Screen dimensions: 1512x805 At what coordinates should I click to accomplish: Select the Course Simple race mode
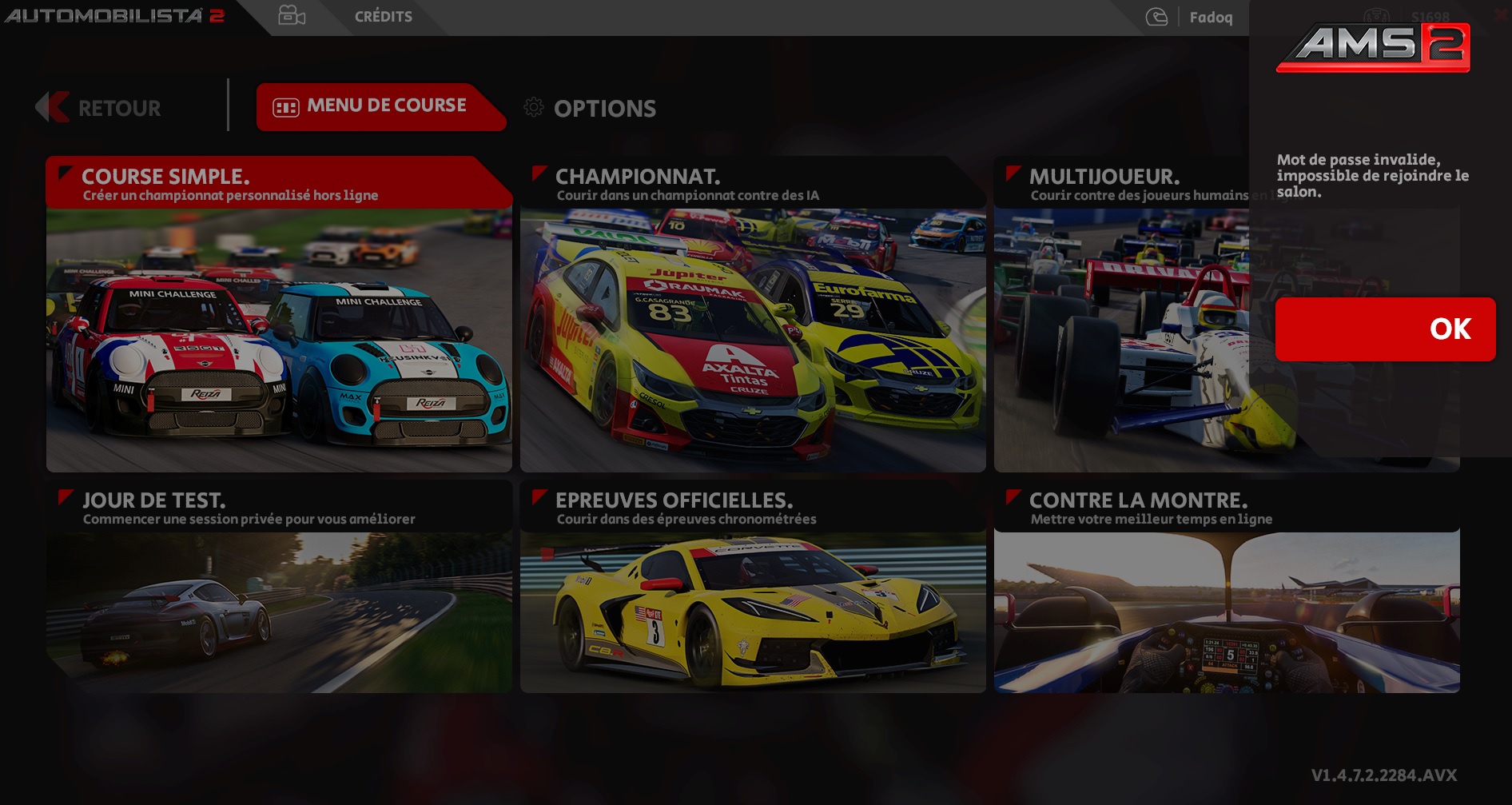coord(279,313)
